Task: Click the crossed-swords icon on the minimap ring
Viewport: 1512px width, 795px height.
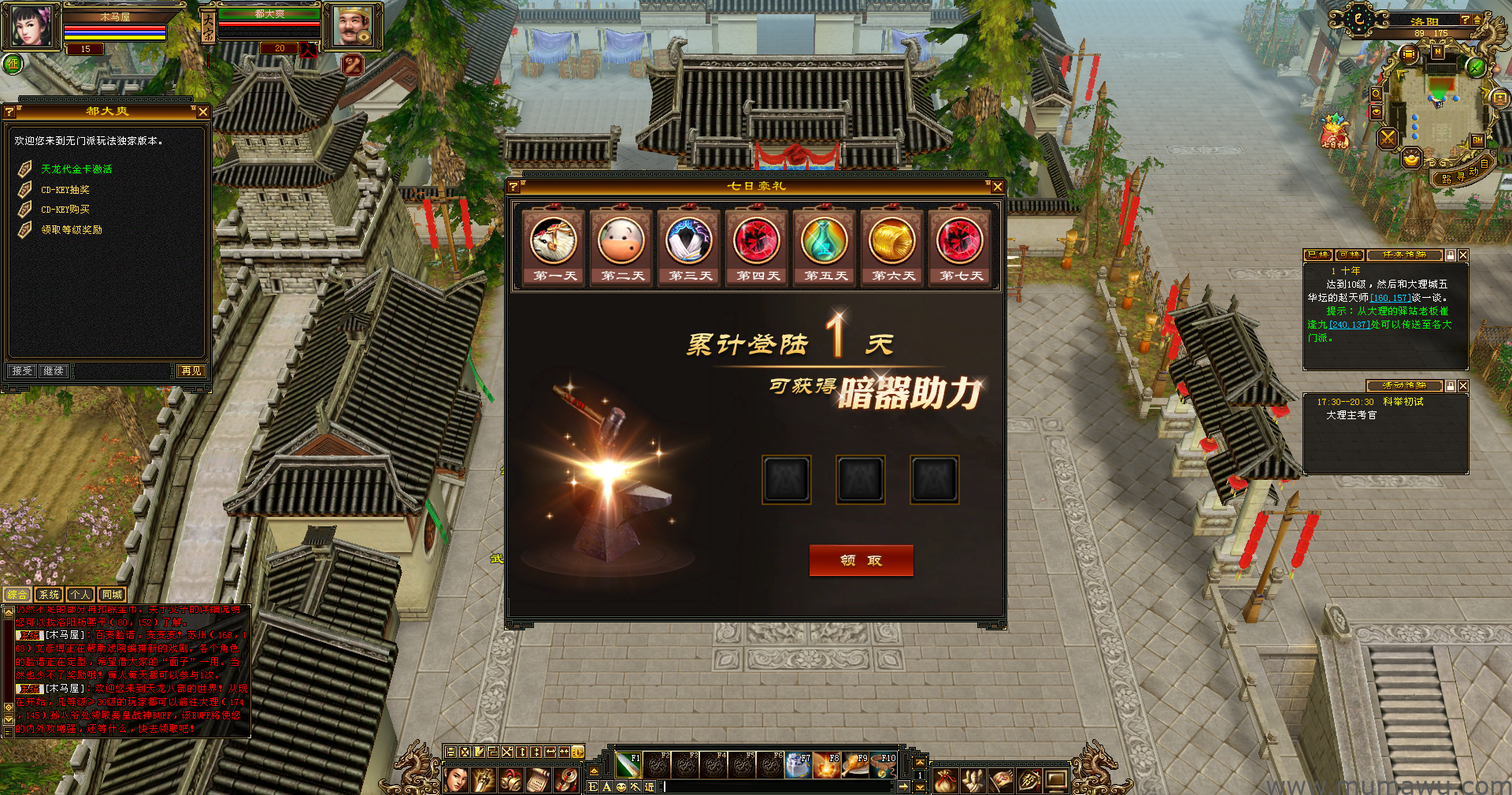Action: pos(1387,139)
